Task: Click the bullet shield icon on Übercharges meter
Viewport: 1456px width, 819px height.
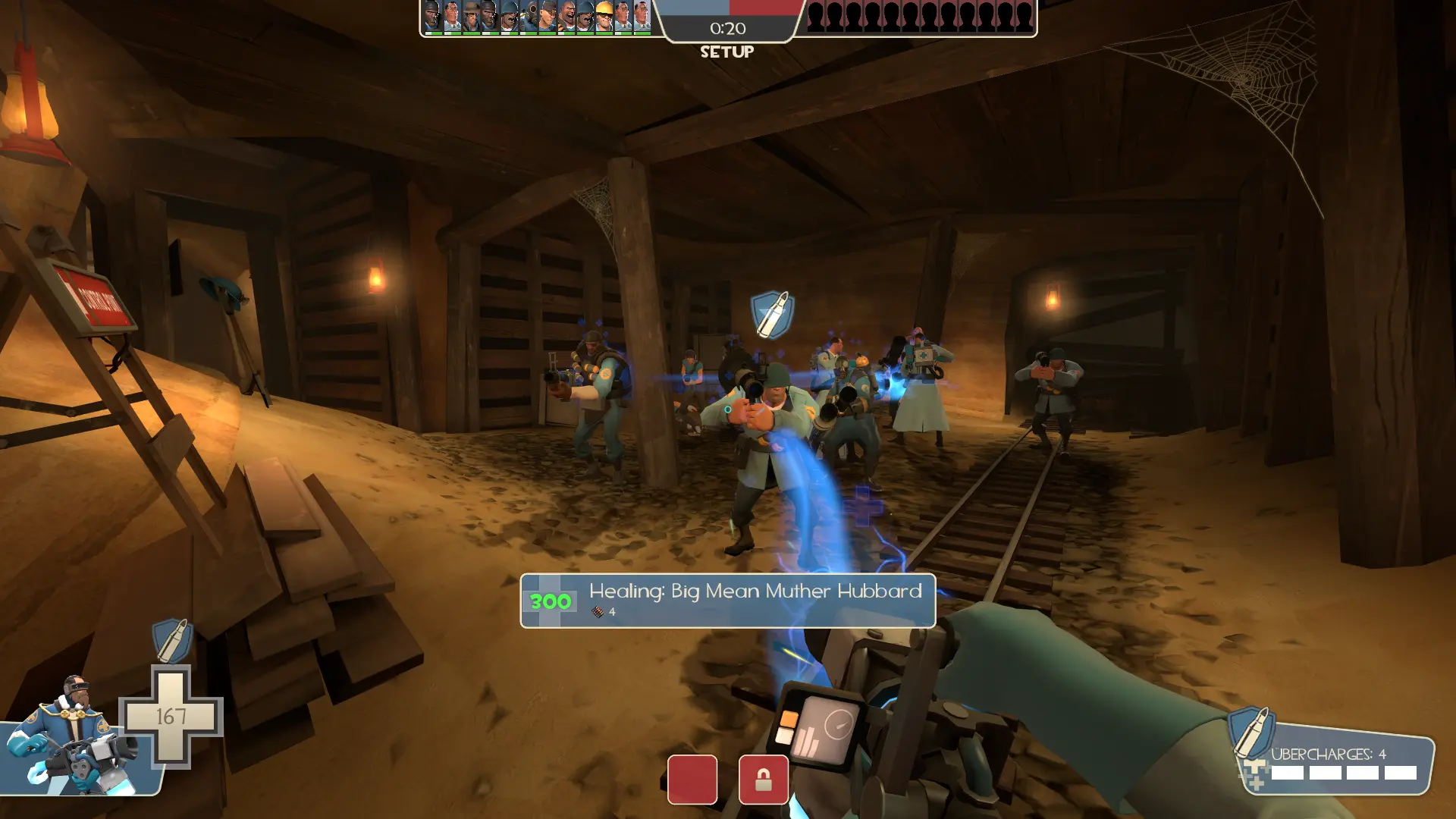Action: click(1250, 732)
